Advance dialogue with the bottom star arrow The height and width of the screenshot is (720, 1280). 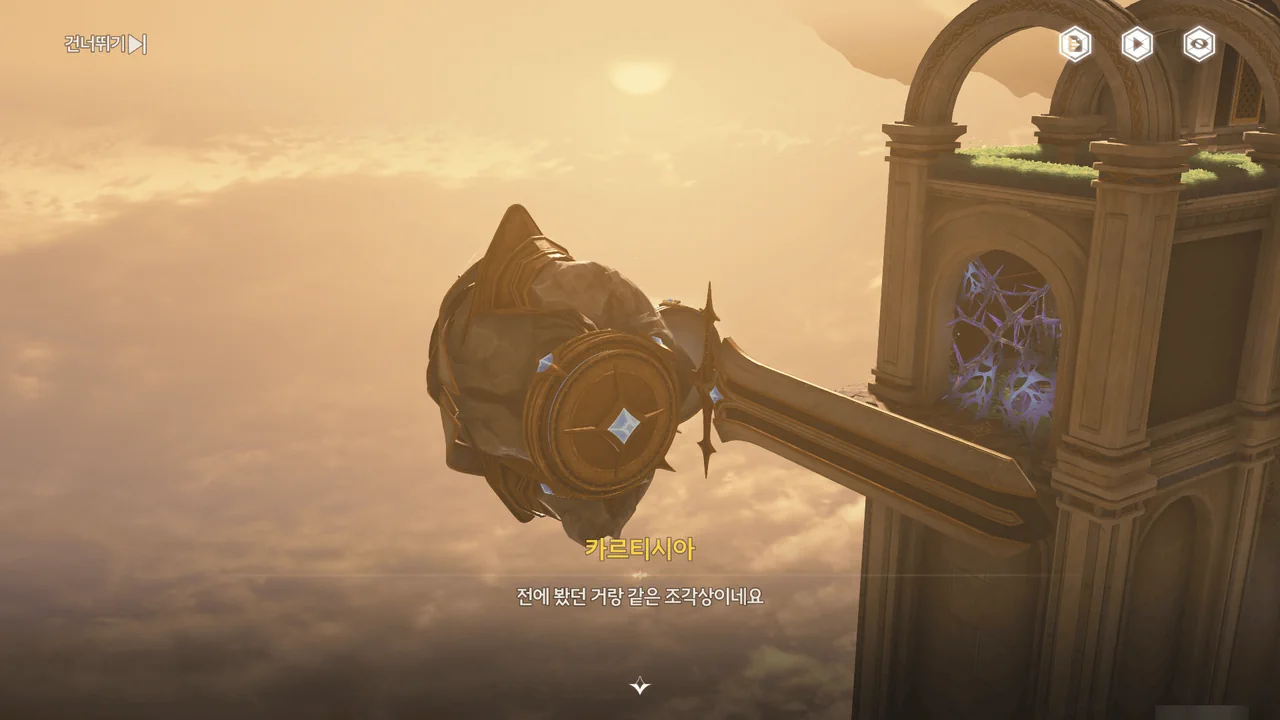point(640,685)
